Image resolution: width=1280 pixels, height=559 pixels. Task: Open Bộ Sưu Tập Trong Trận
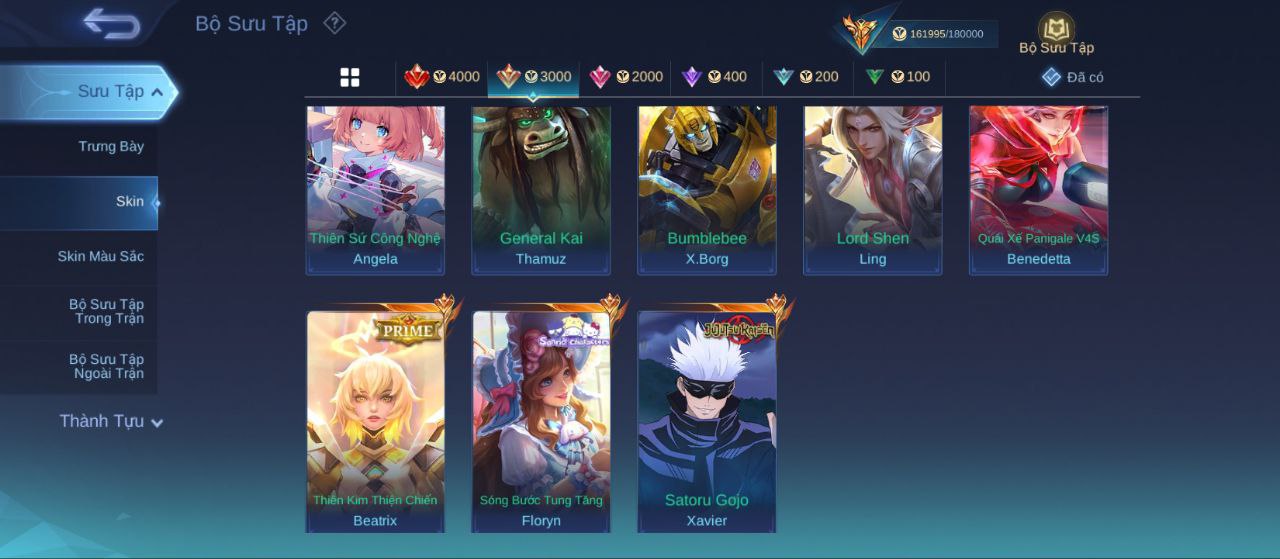[106, 312]
